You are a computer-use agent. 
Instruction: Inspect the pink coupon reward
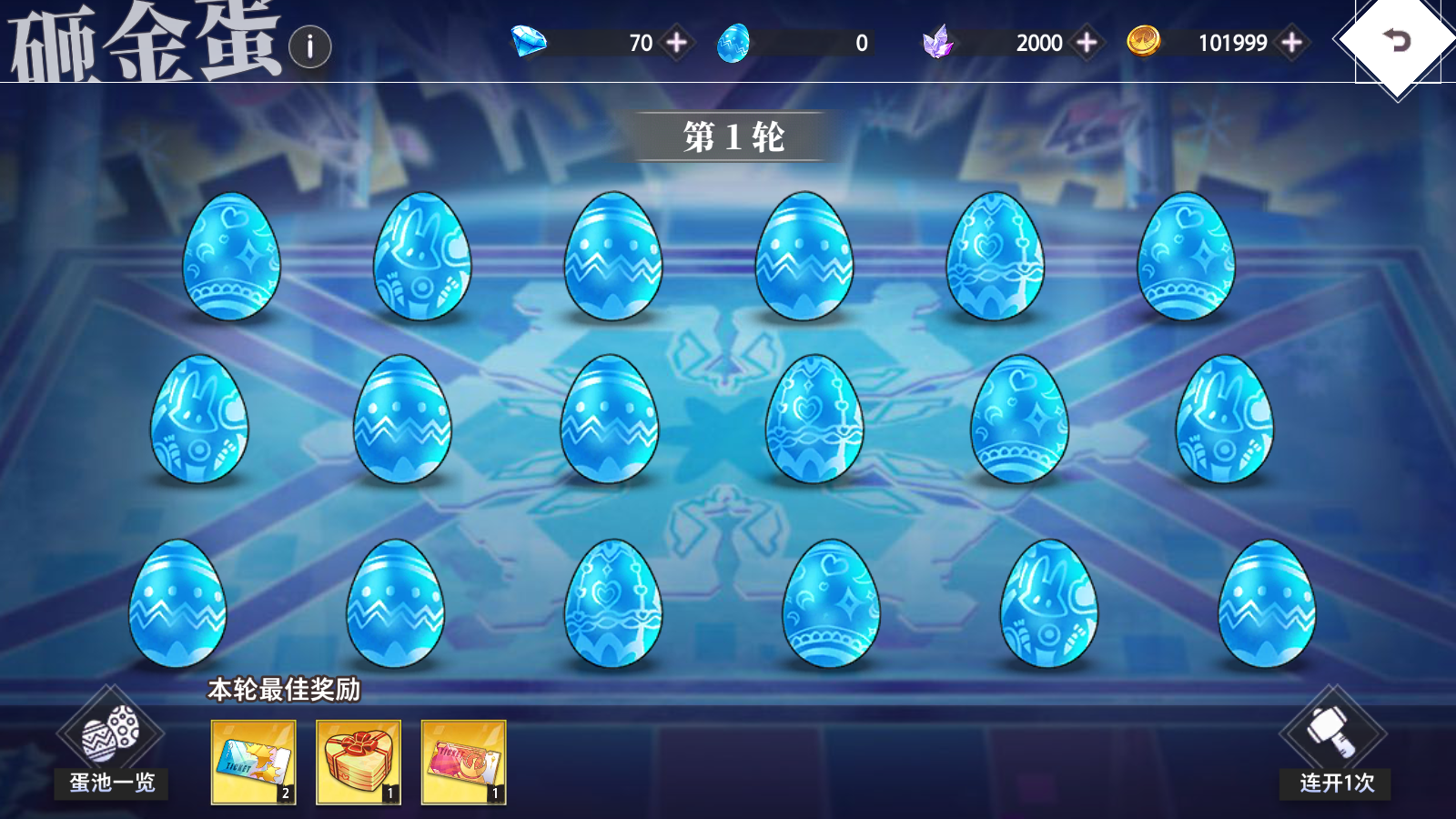point(463,762)
